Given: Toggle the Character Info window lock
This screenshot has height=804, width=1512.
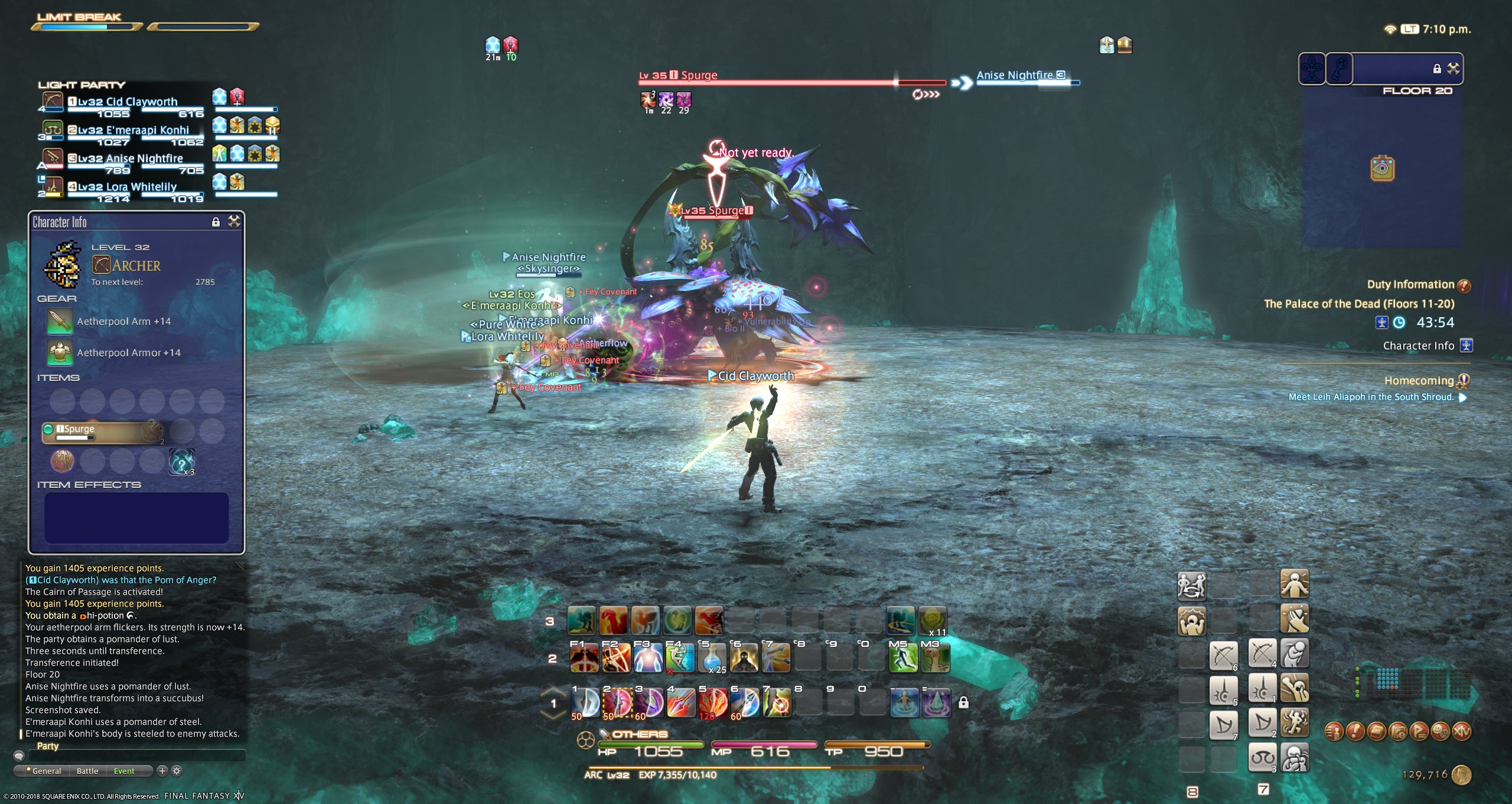Looking at the screenshot, I should [x=216, y=222].
